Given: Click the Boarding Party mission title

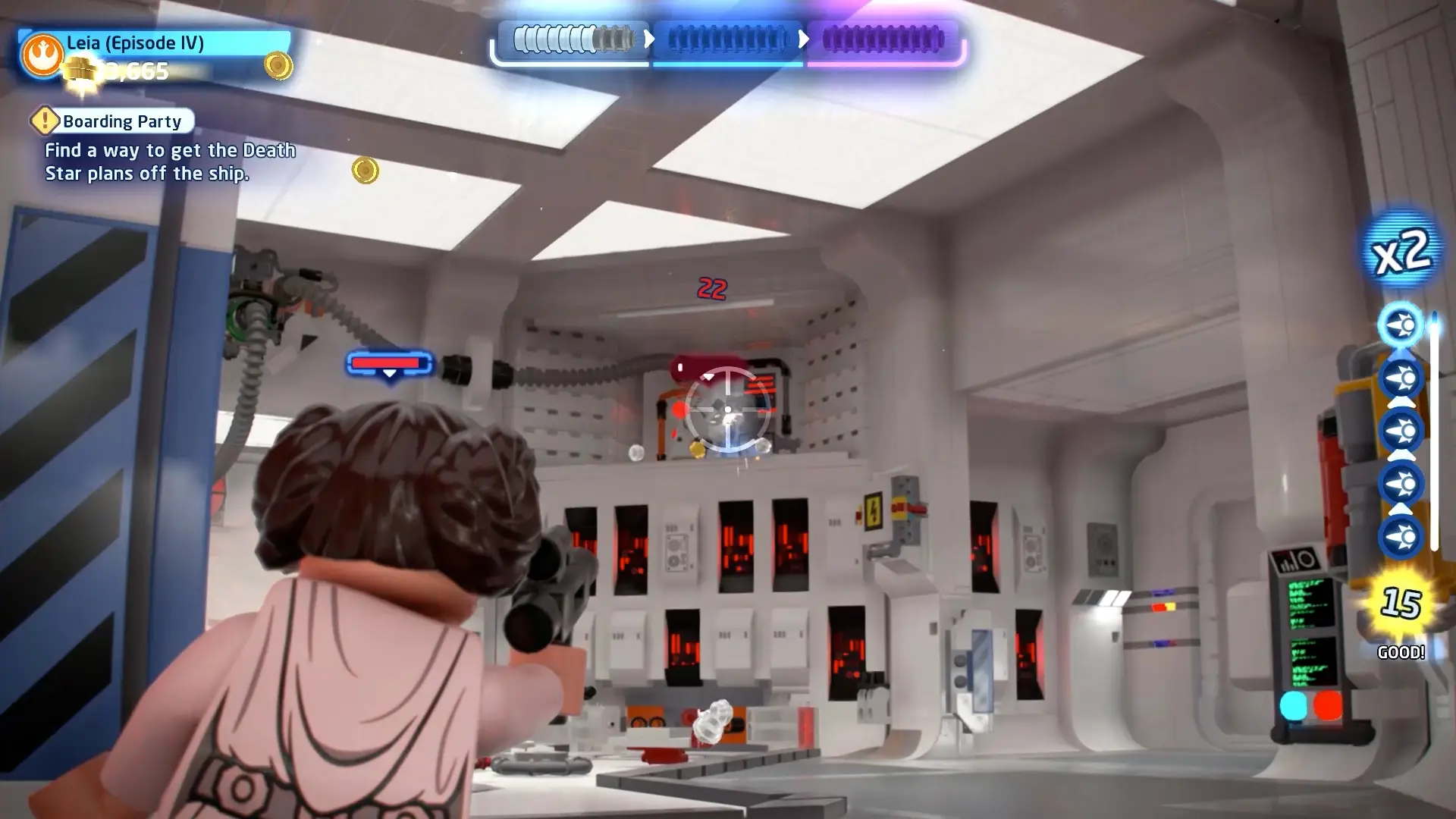Looking at the screenshot, I should [121, 121].
